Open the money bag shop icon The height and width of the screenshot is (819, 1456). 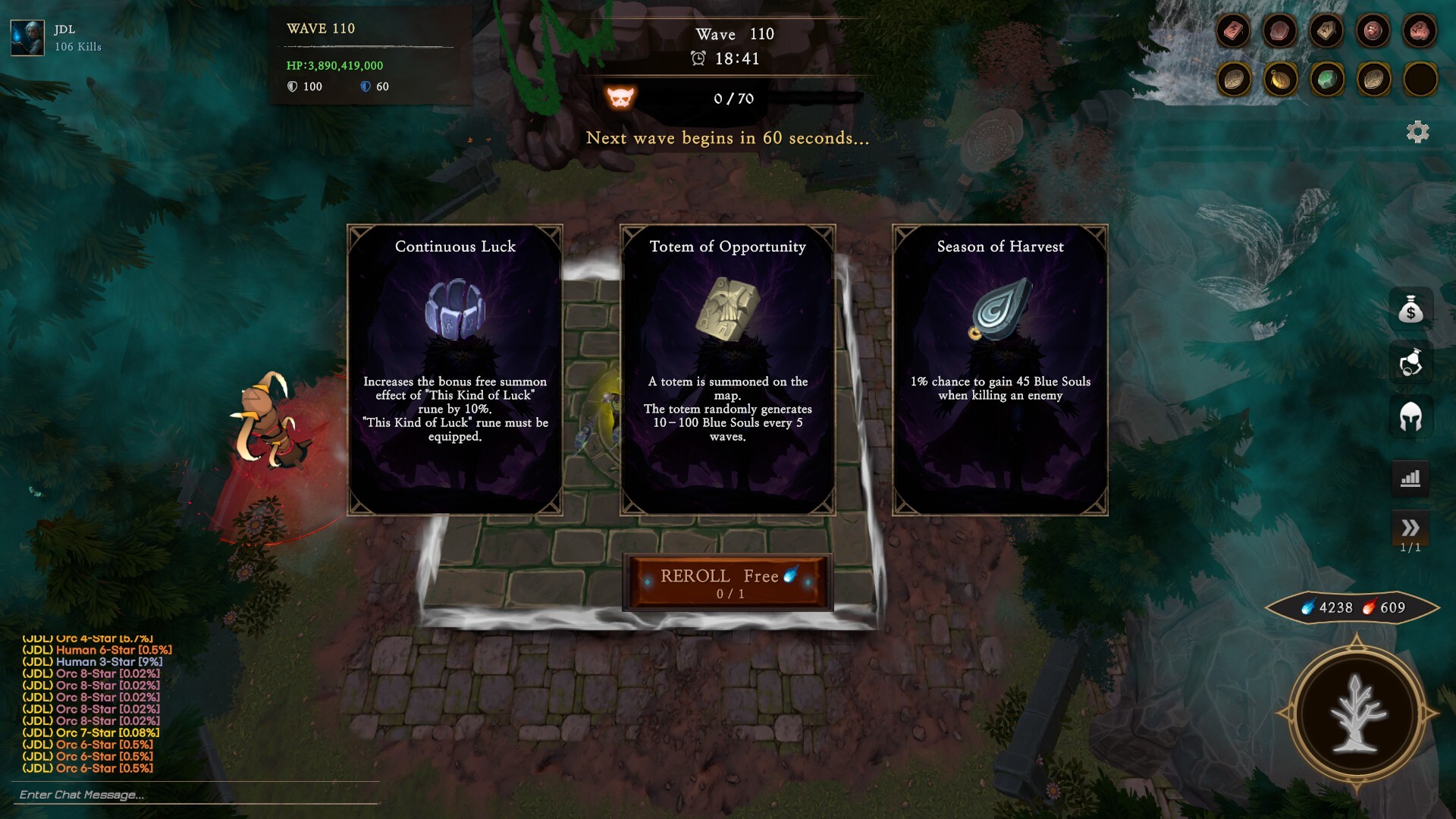click(1410, 309)
